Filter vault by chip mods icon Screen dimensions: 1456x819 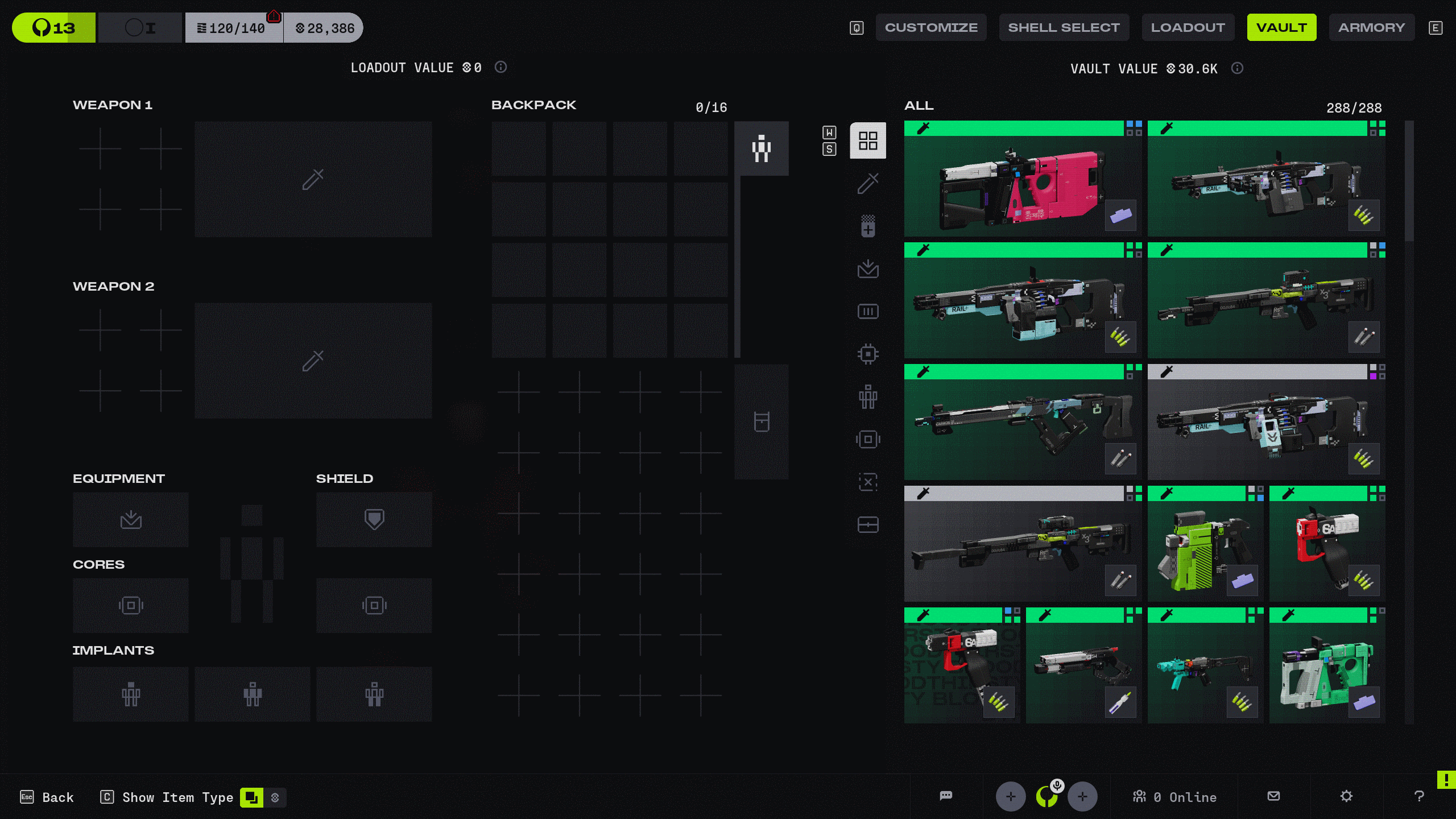click(868, 354)
